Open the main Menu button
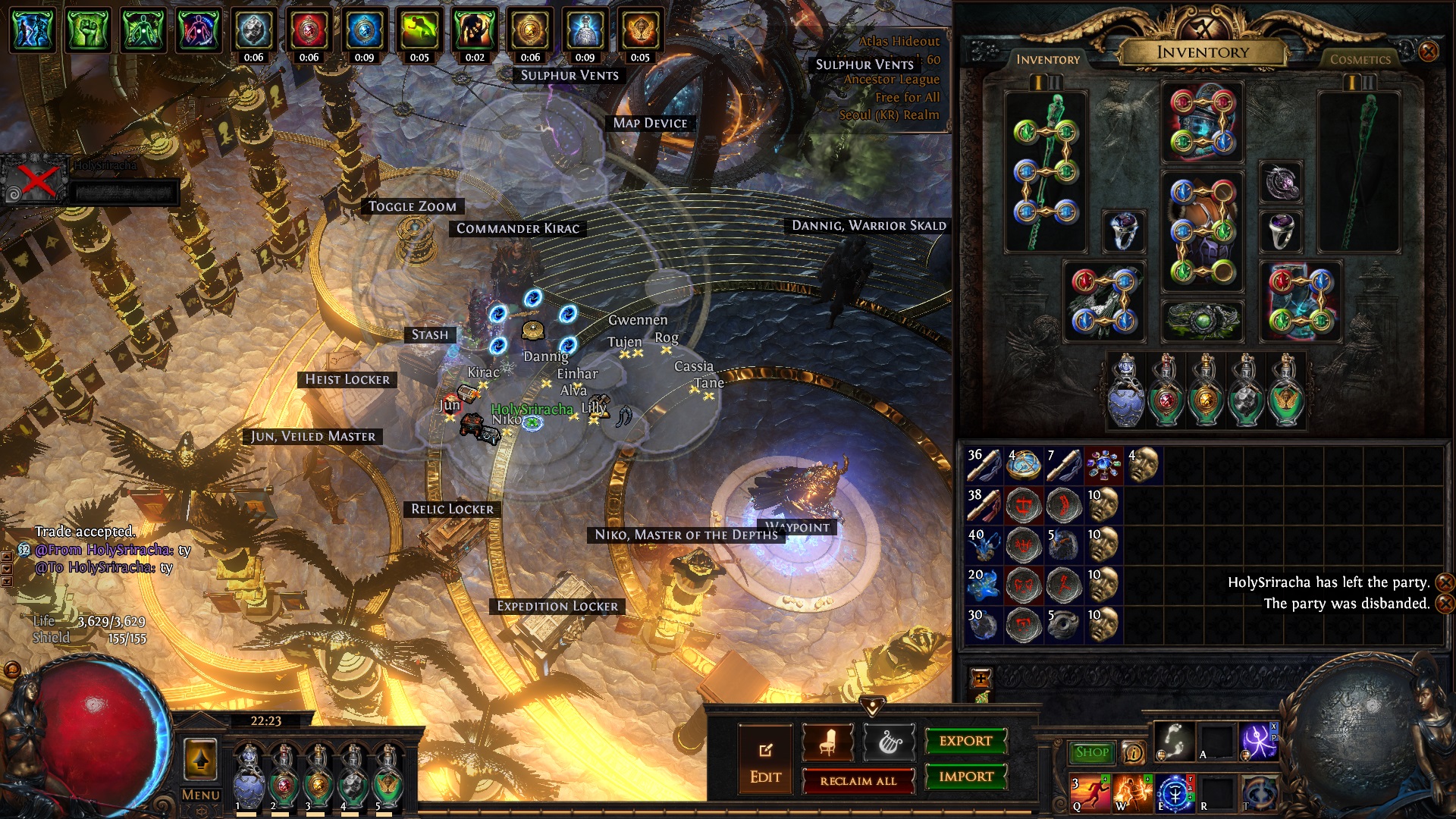The width and height of the screenshot is (1456, 819). click(x=200, y=795)
